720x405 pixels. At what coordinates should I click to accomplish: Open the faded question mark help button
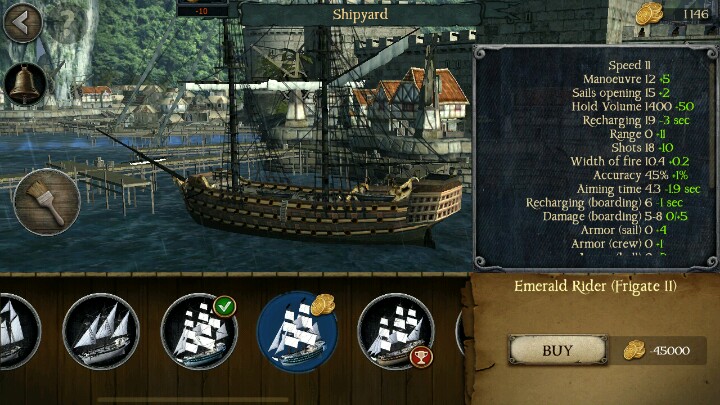[68, 20]
